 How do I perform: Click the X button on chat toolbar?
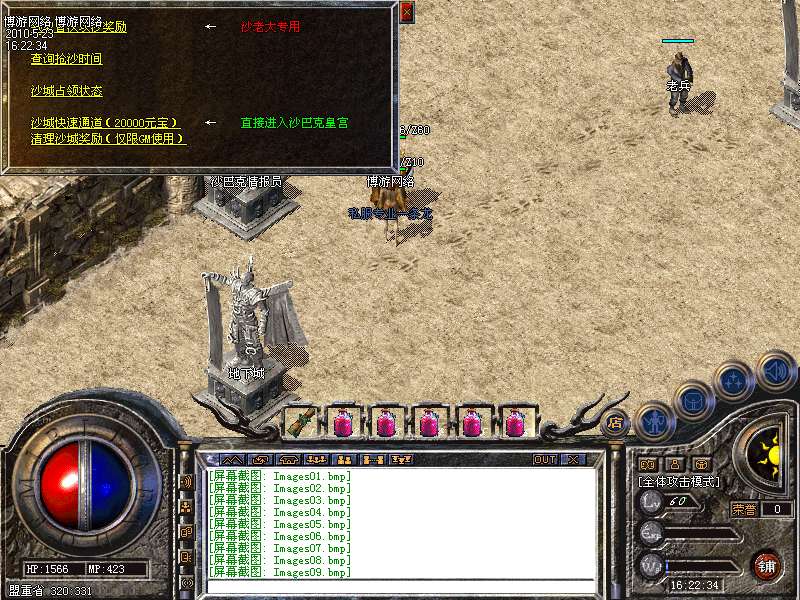(573, 460)
